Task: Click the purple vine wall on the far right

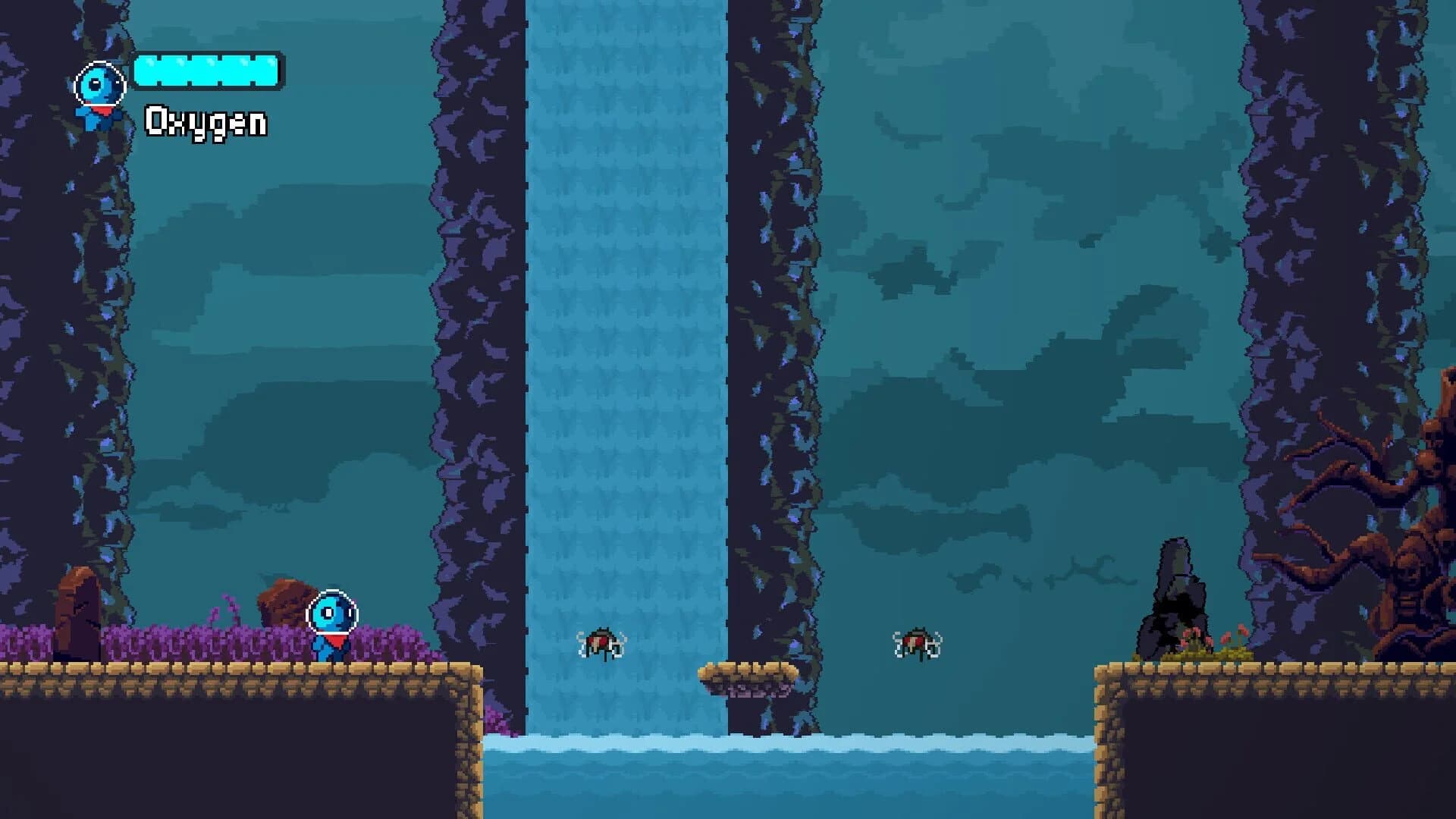Action: 1335,227
